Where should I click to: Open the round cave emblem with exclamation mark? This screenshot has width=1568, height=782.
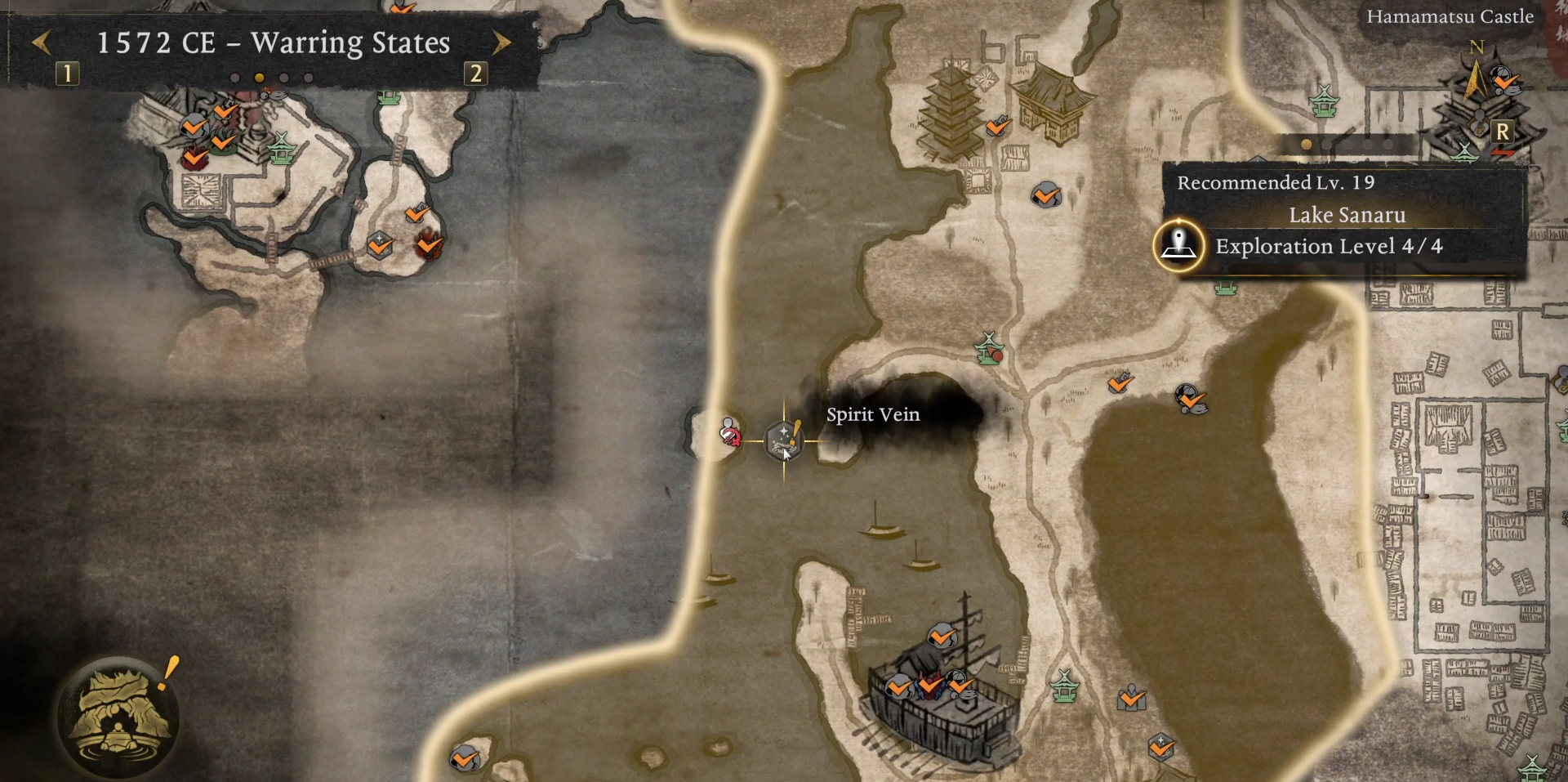click(x=121, y=717)
